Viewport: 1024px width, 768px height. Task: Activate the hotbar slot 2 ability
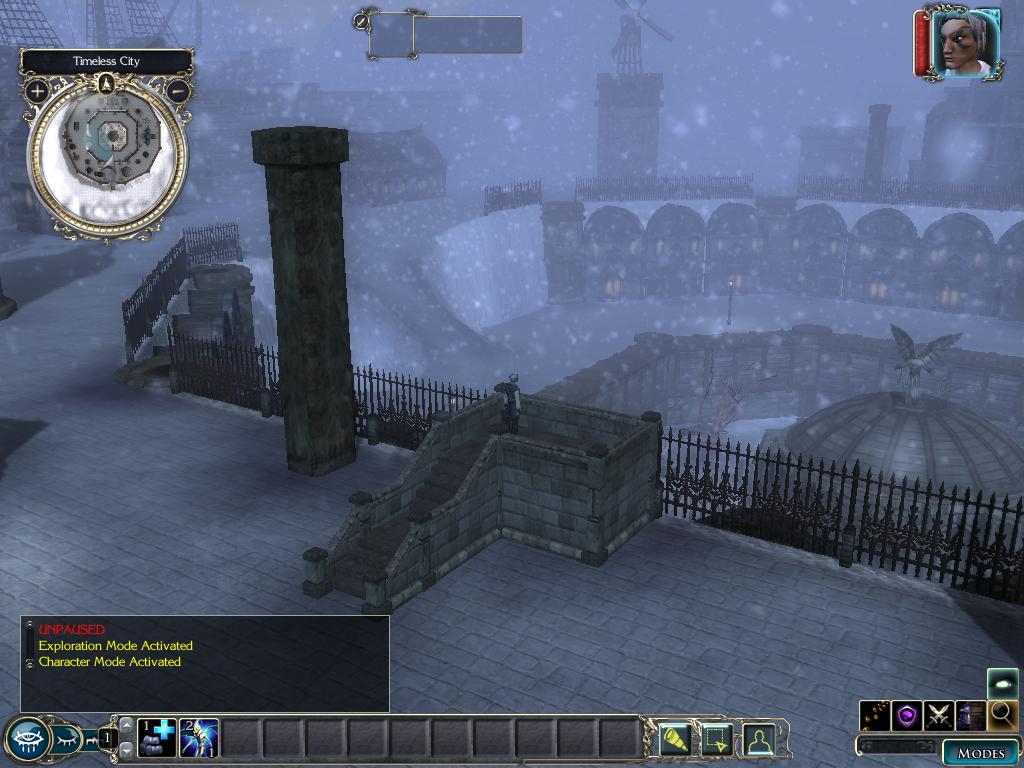point(199,738)
